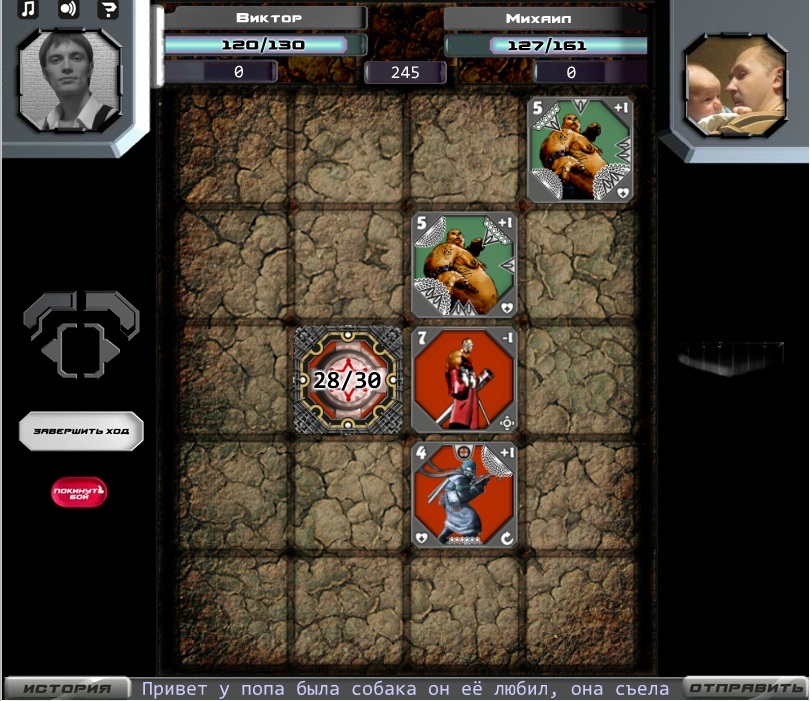Toggle the music note icon
The image size is (810, 701).
(29, 10)
